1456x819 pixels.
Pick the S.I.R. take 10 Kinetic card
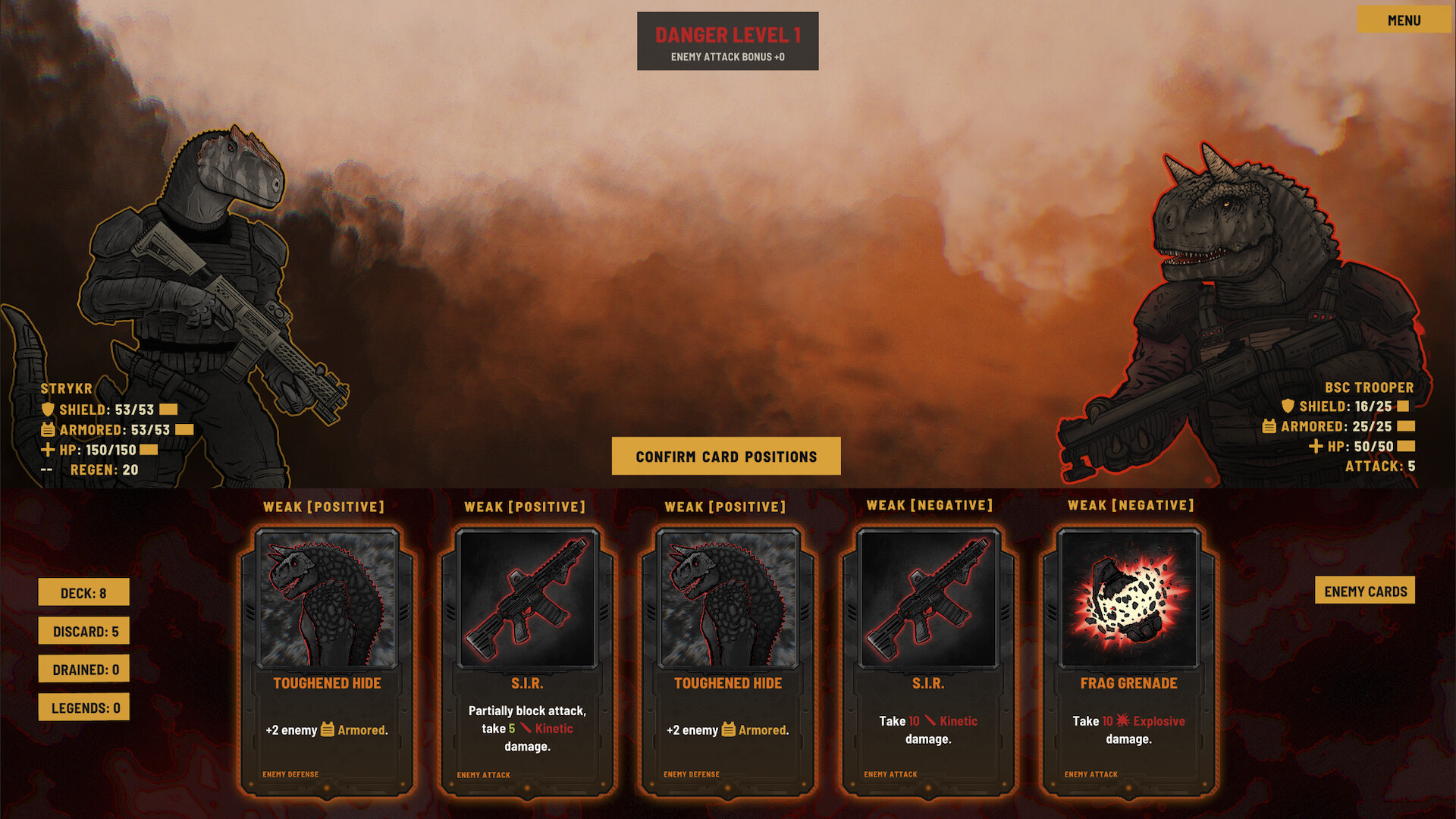click(928, 660)
